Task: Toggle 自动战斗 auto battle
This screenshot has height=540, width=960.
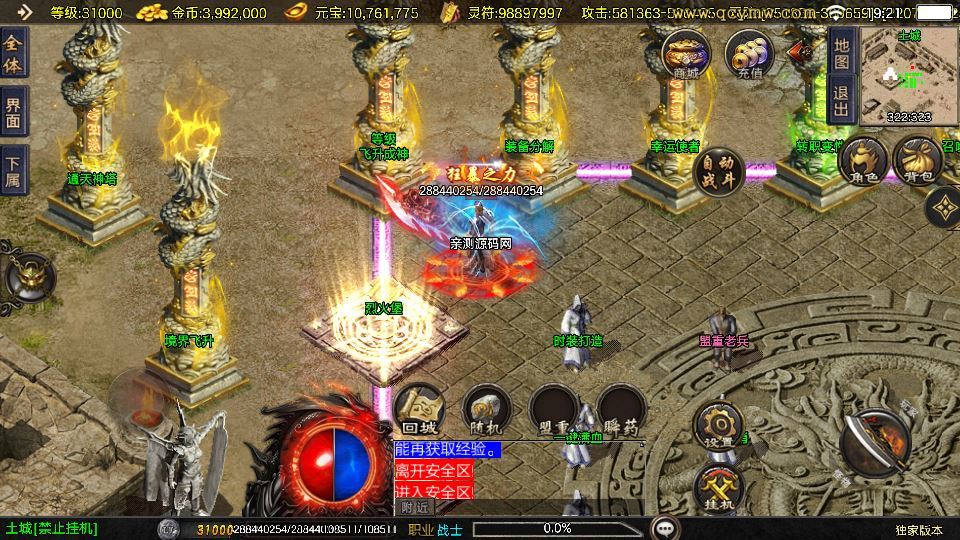Action: pyautogui.click(x=716, y=169)
